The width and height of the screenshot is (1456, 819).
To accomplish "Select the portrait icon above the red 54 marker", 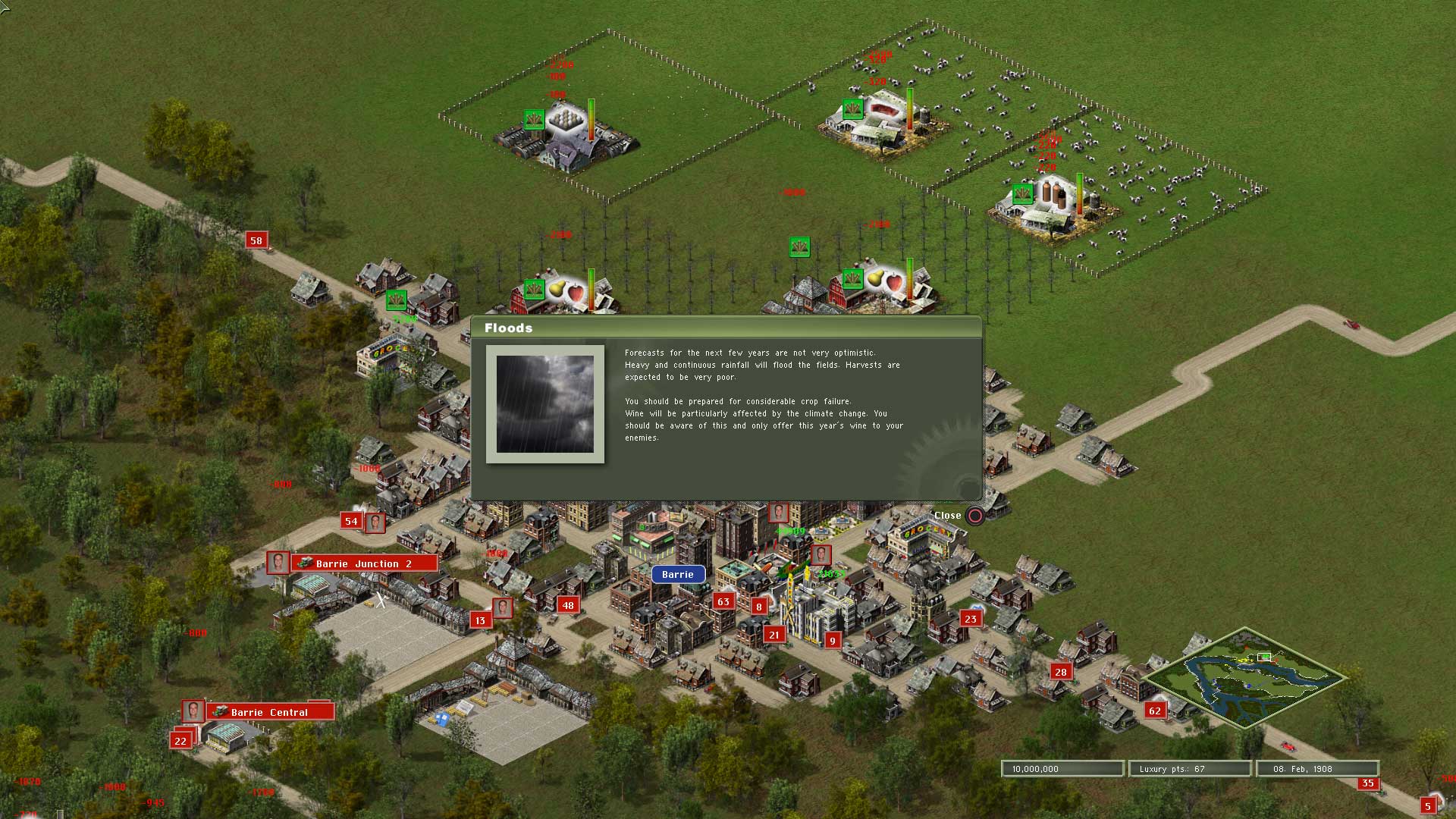I will (x=377, y=522).
